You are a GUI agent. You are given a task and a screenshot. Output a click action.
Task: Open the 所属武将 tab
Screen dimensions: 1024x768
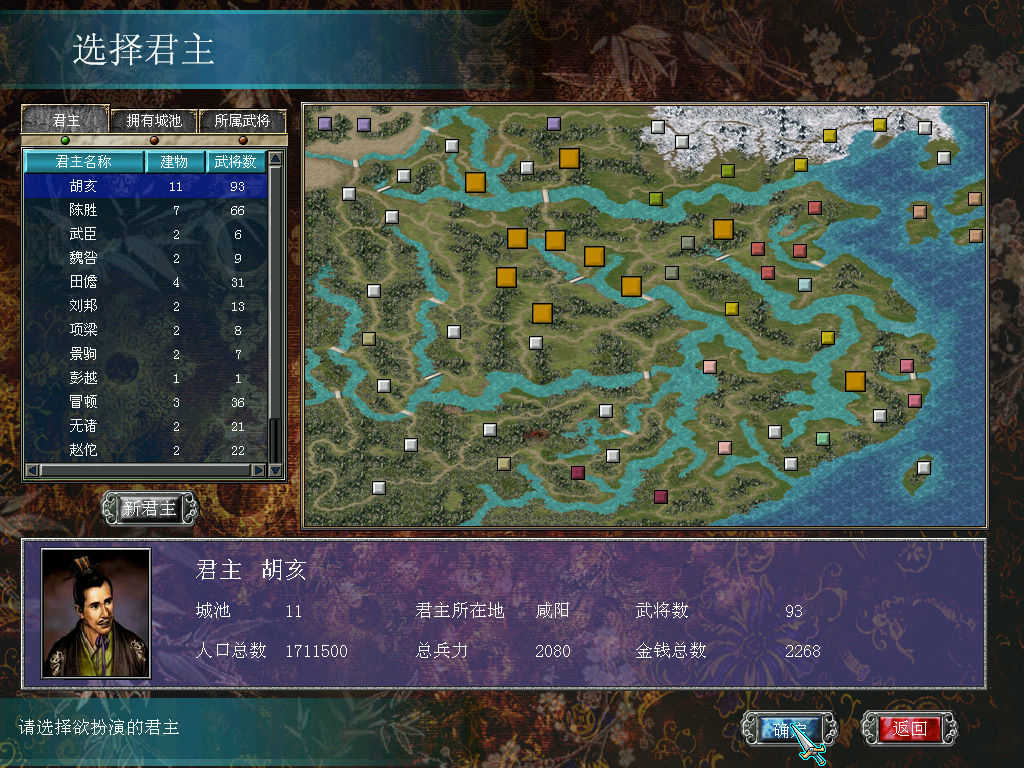click(x=242, y=121)
